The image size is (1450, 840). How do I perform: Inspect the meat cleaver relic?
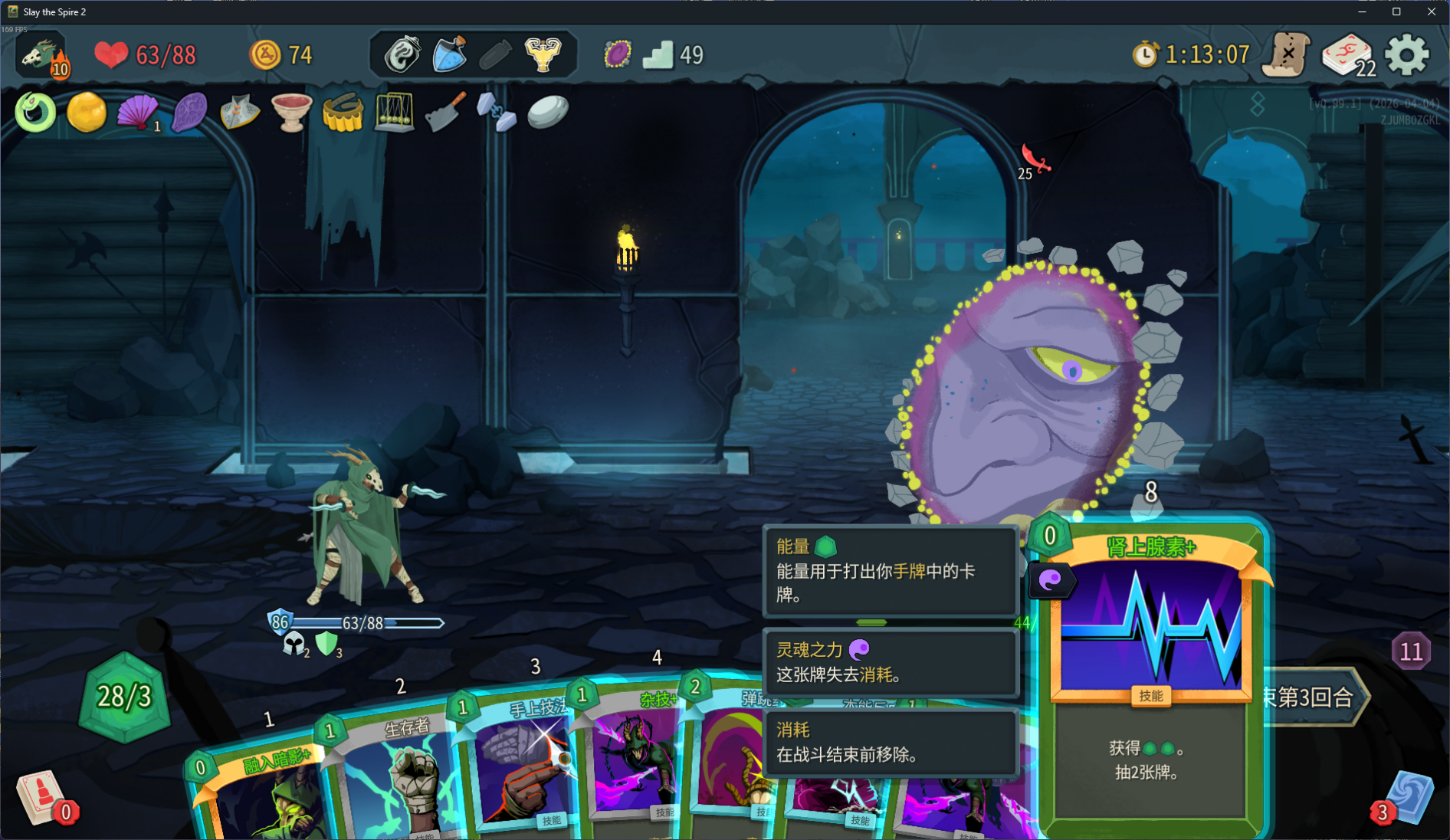pos(445,113)
